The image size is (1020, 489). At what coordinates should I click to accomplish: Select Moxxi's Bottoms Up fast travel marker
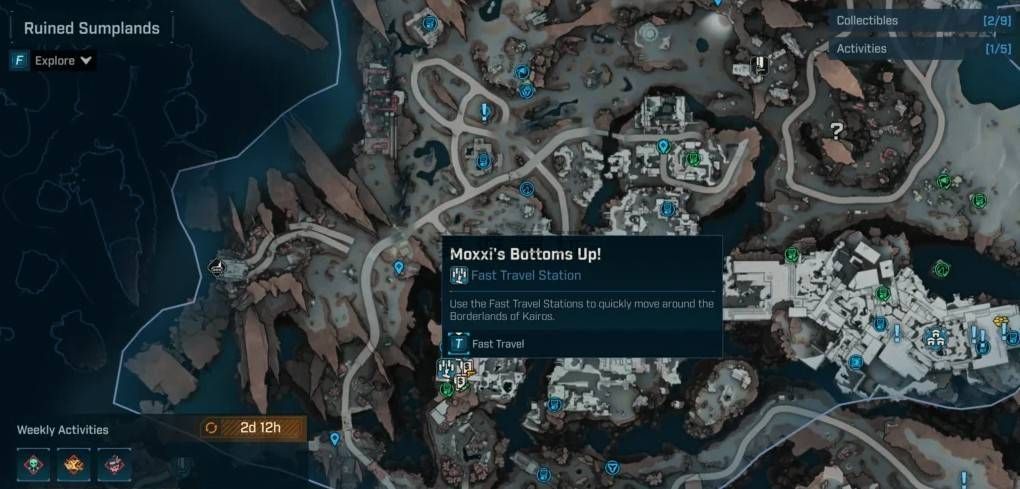pyautogui.click(x=445, y=368)
